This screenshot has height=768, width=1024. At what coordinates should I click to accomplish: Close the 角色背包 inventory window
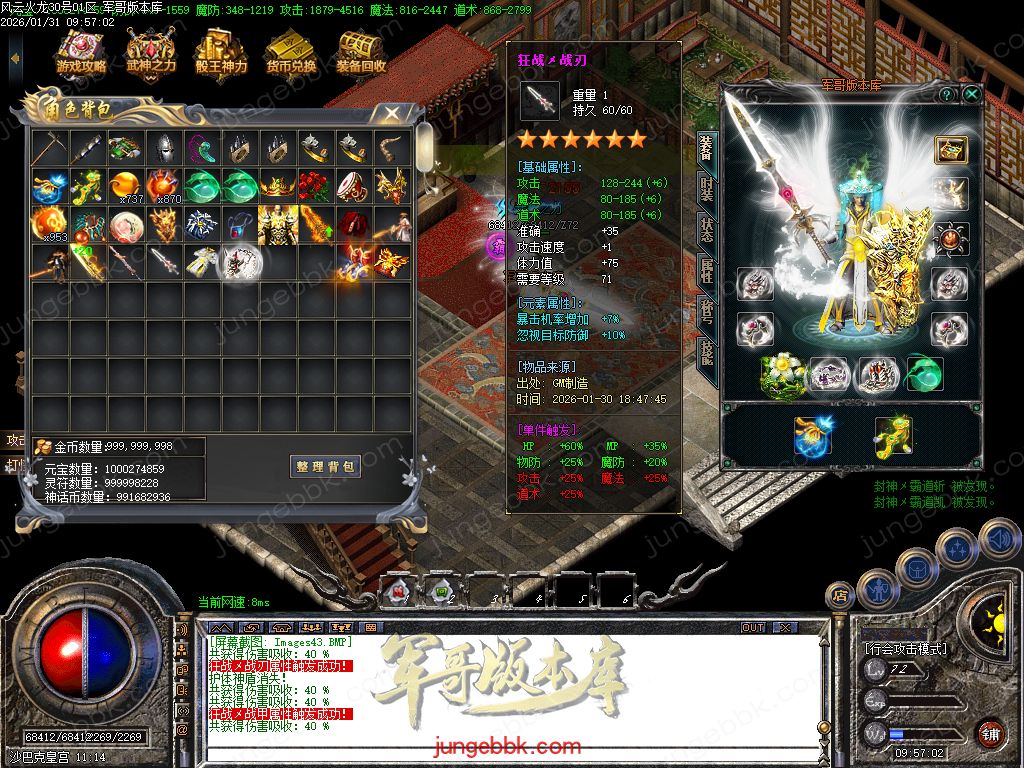point(392,113)
